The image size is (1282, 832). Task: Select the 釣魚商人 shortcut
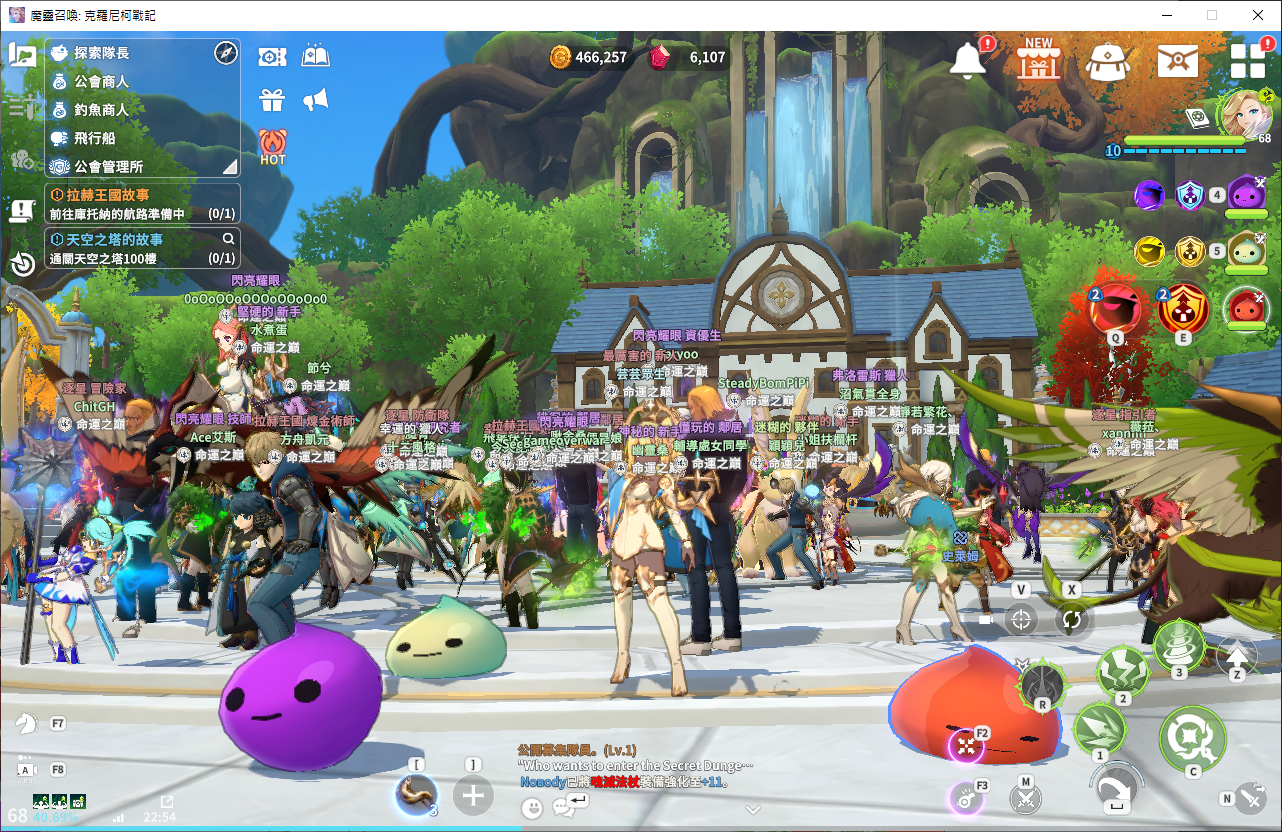(102, 110)
